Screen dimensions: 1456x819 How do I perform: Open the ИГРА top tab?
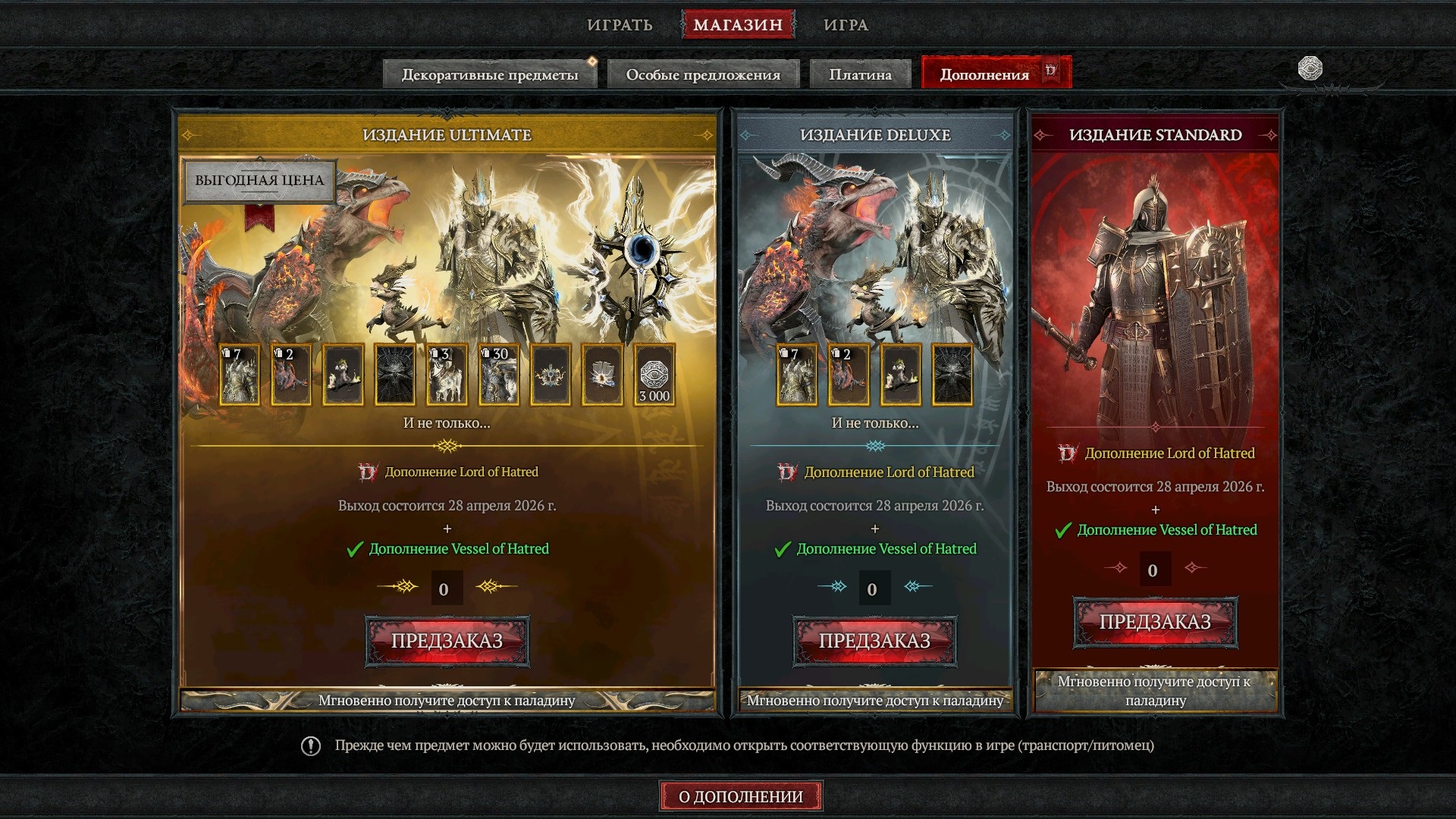[846, 25]
